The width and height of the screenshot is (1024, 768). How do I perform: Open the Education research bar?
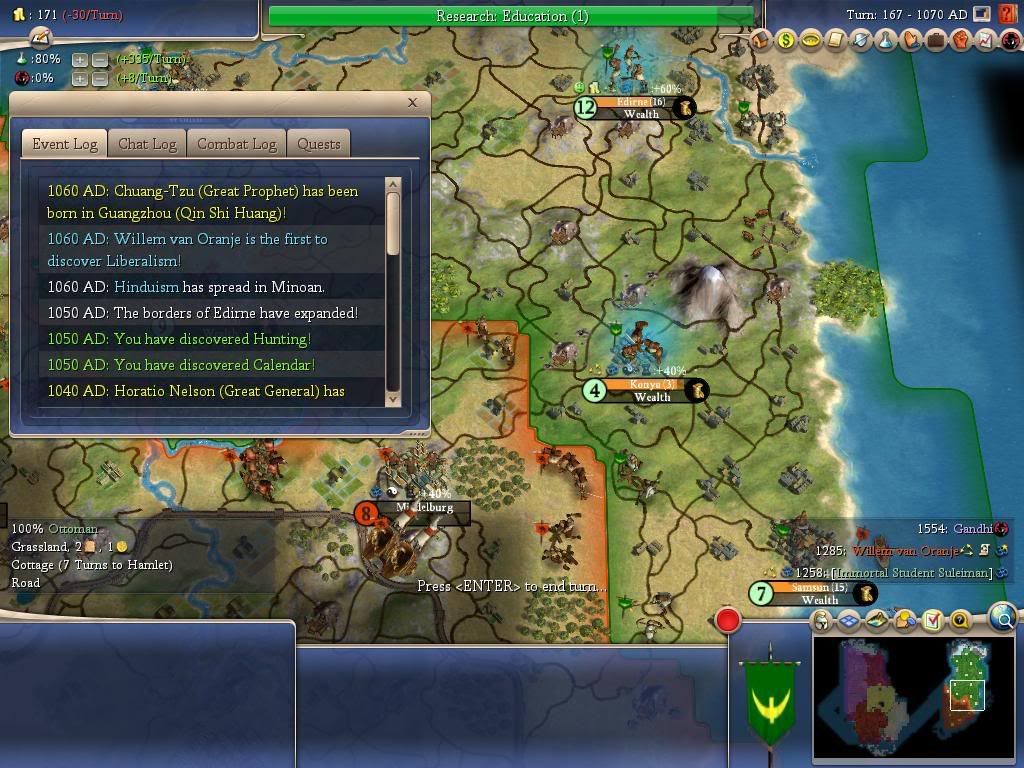click(x=511, y=16)
